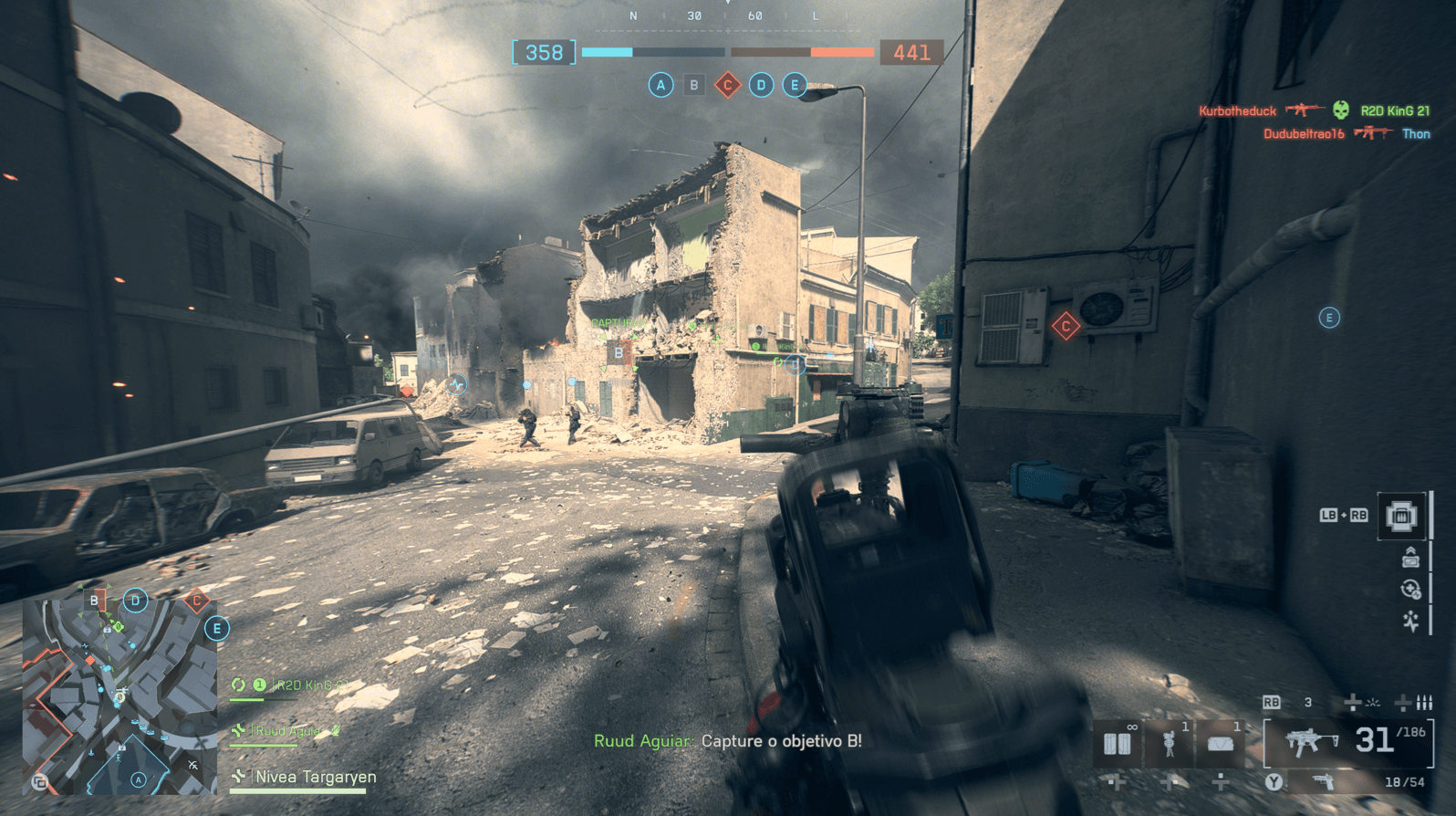Select objective A in the top capture bar
This screenshot has width=1456, height=816.
pos(660,86)
